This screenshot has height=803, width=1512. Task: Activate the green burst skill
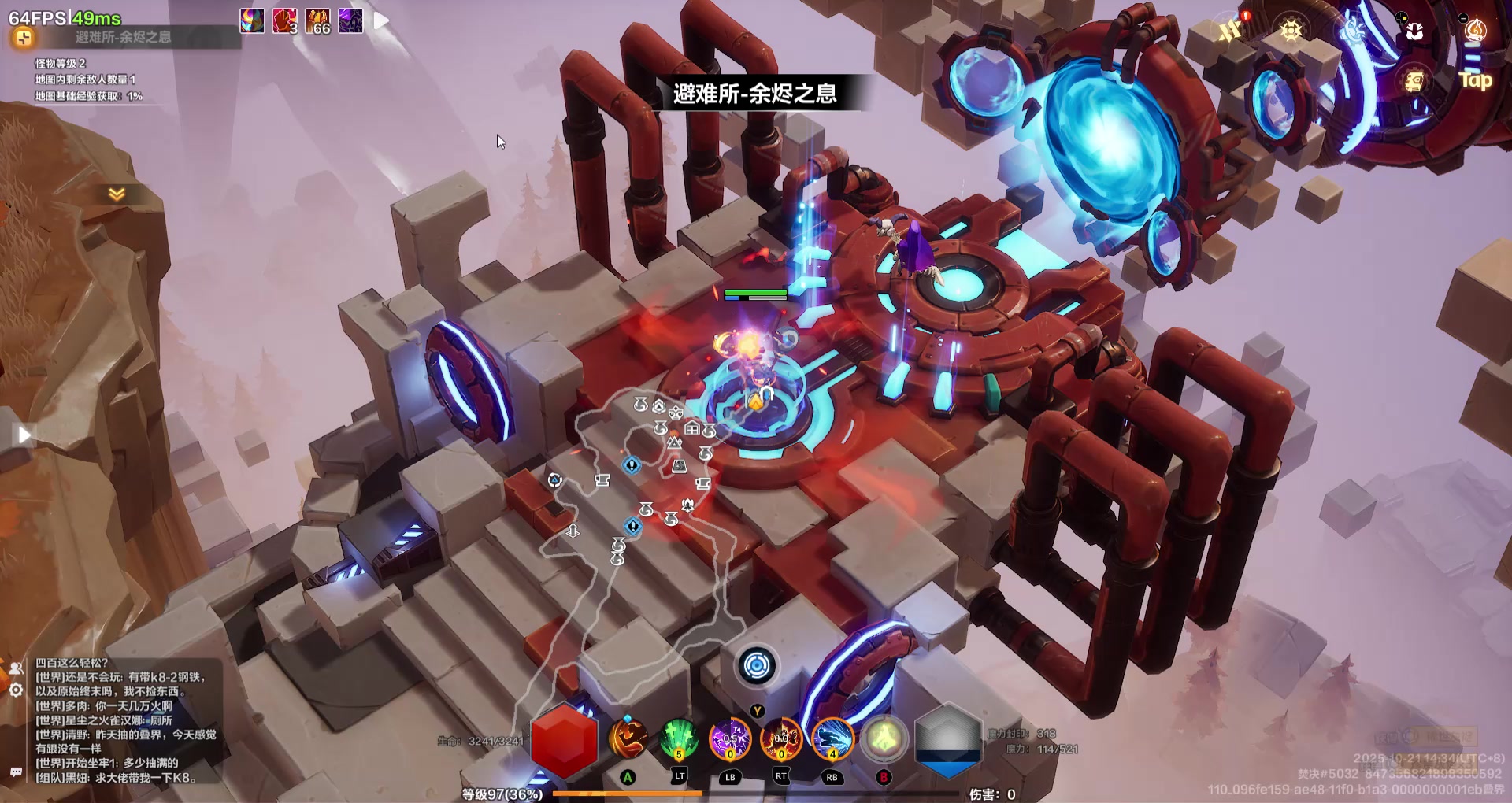click(678, 739)
